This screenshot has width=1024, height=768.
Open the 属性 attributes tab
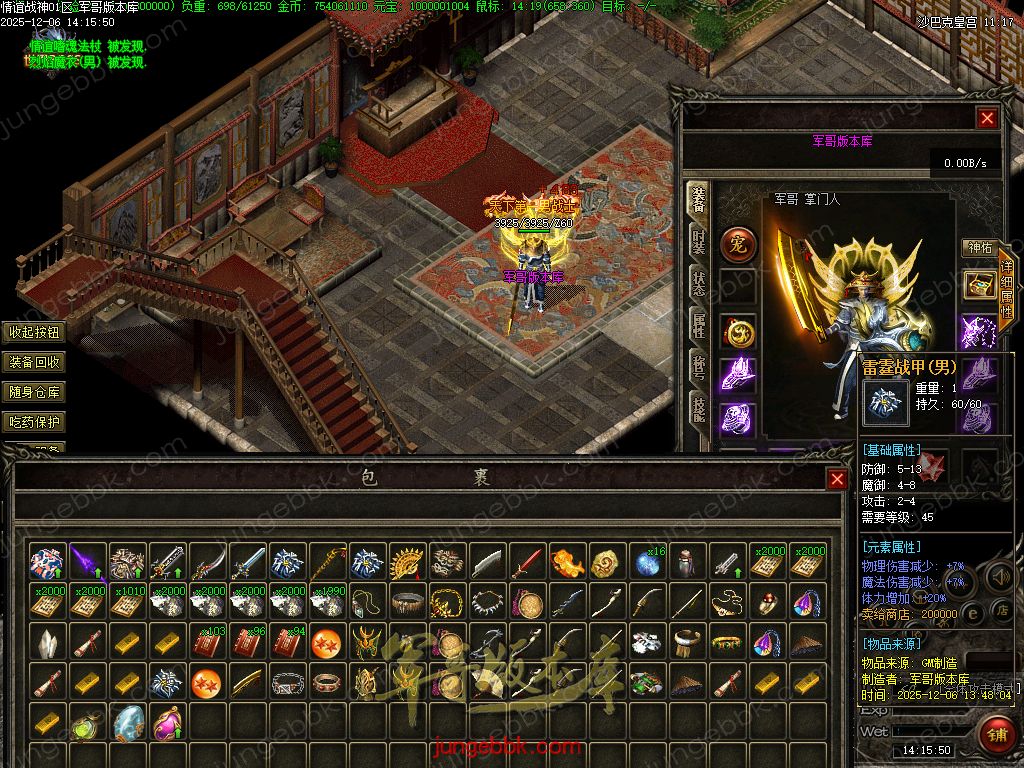(699, 323)
